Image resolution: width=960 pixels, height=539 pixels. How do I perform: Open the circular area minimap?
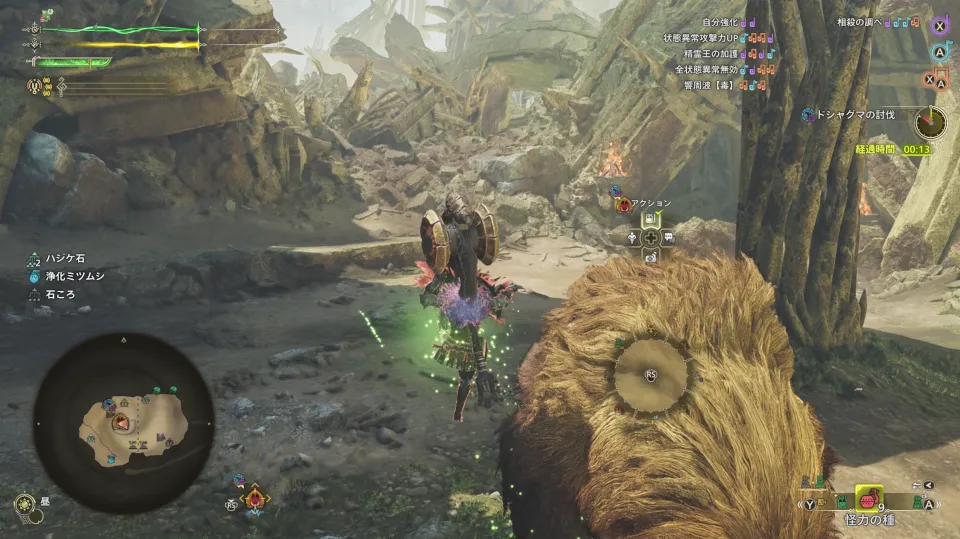[x=123, y=421]
